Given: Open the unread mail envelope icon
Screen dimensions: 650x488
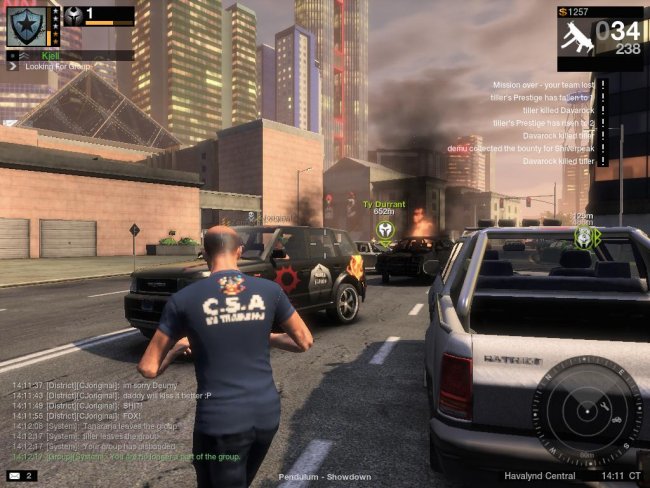Looking at the screenshot, I should (15, 476).
